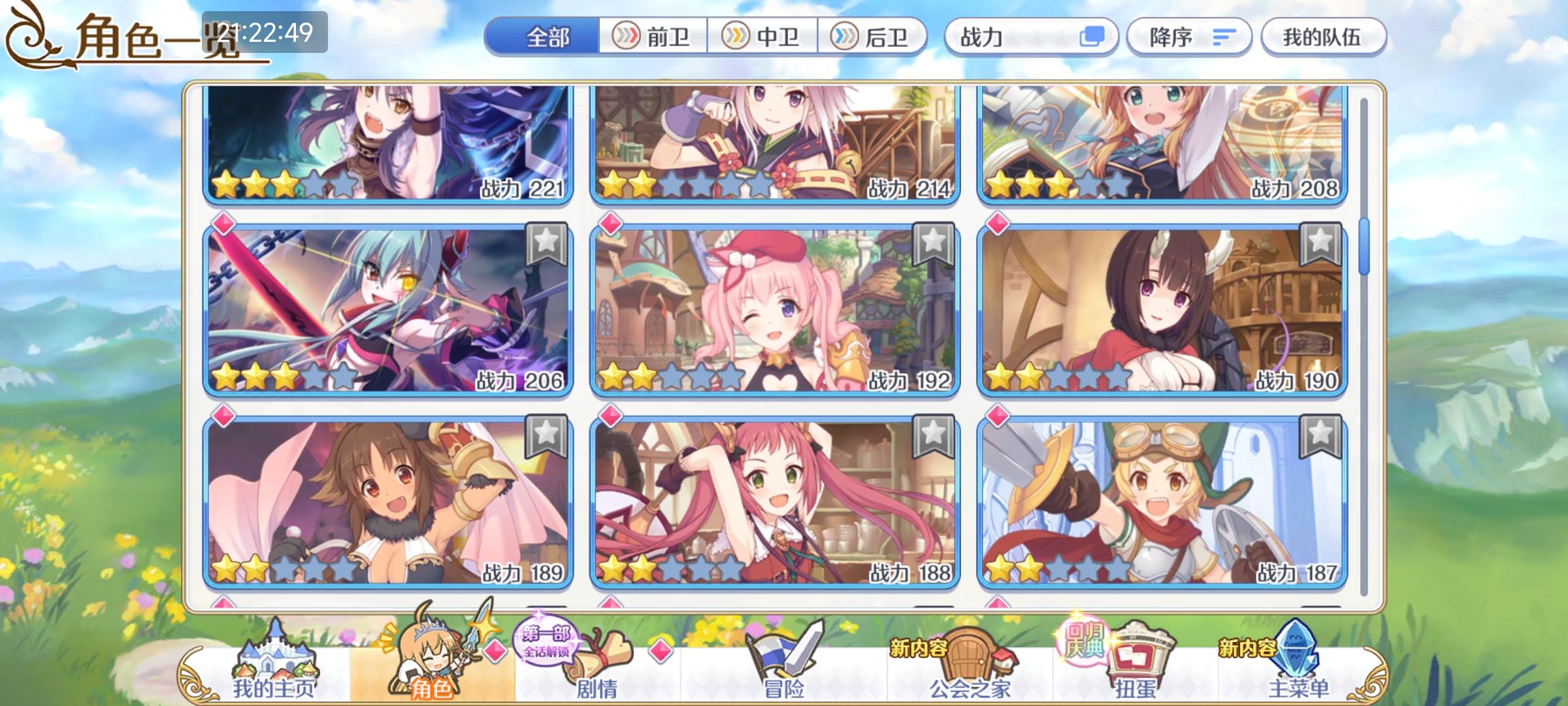Screen dimensions: 1568x706
Task: Switch sort order using the 降序 control
Action: [x=1189, y=38]
